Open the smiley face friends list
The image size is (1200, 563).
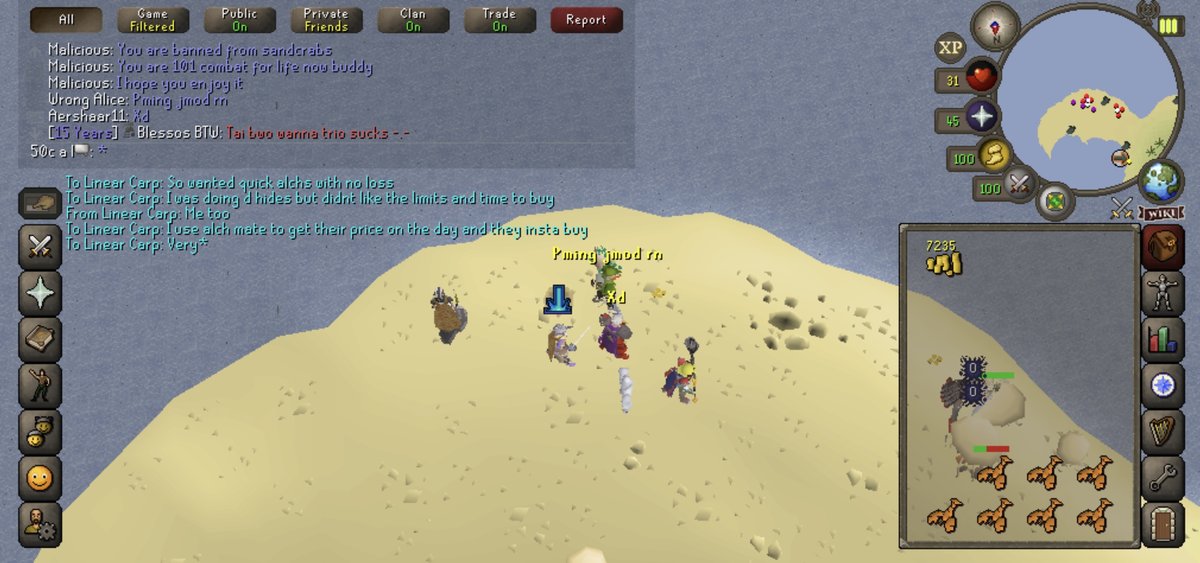click(40, 477)
